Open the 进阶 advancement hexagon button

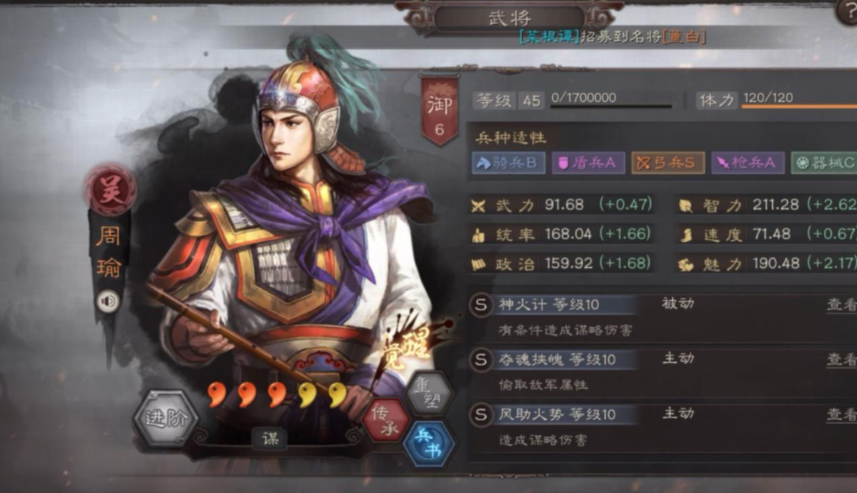167,418
